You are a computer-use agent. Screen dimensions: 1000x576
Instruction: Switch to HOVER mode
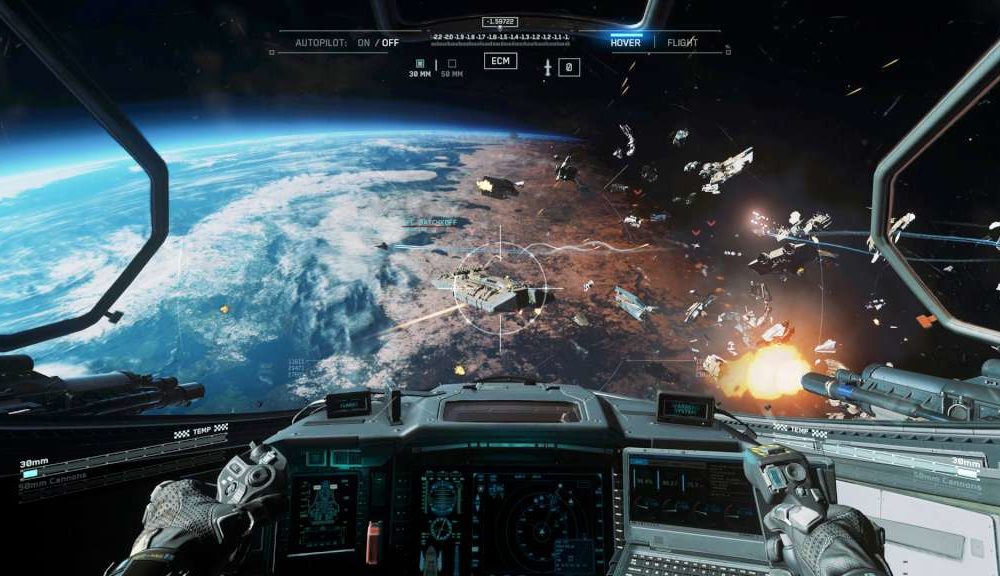pos(627,42)
